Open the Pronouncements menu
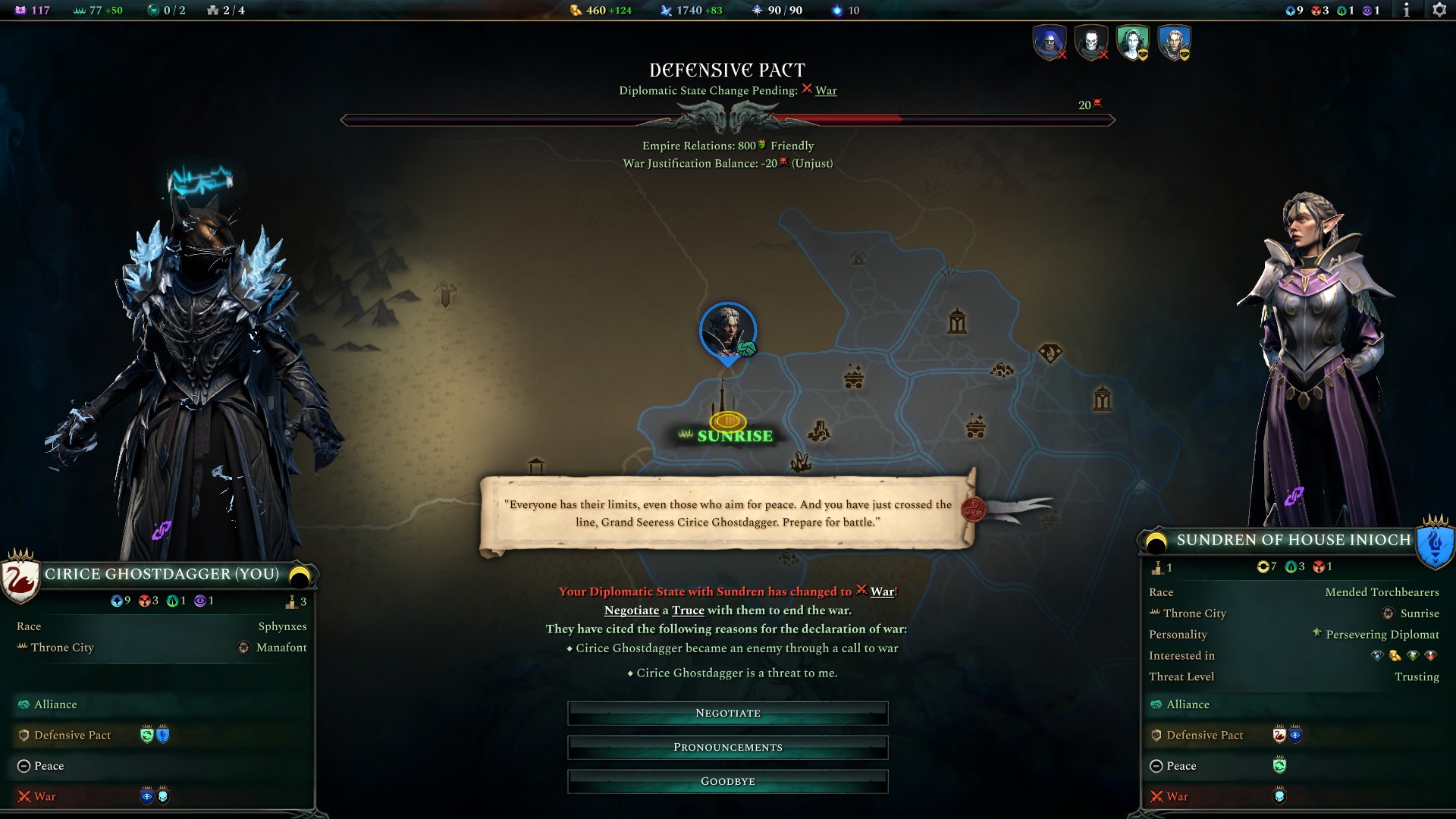 (x=727, y=747)
